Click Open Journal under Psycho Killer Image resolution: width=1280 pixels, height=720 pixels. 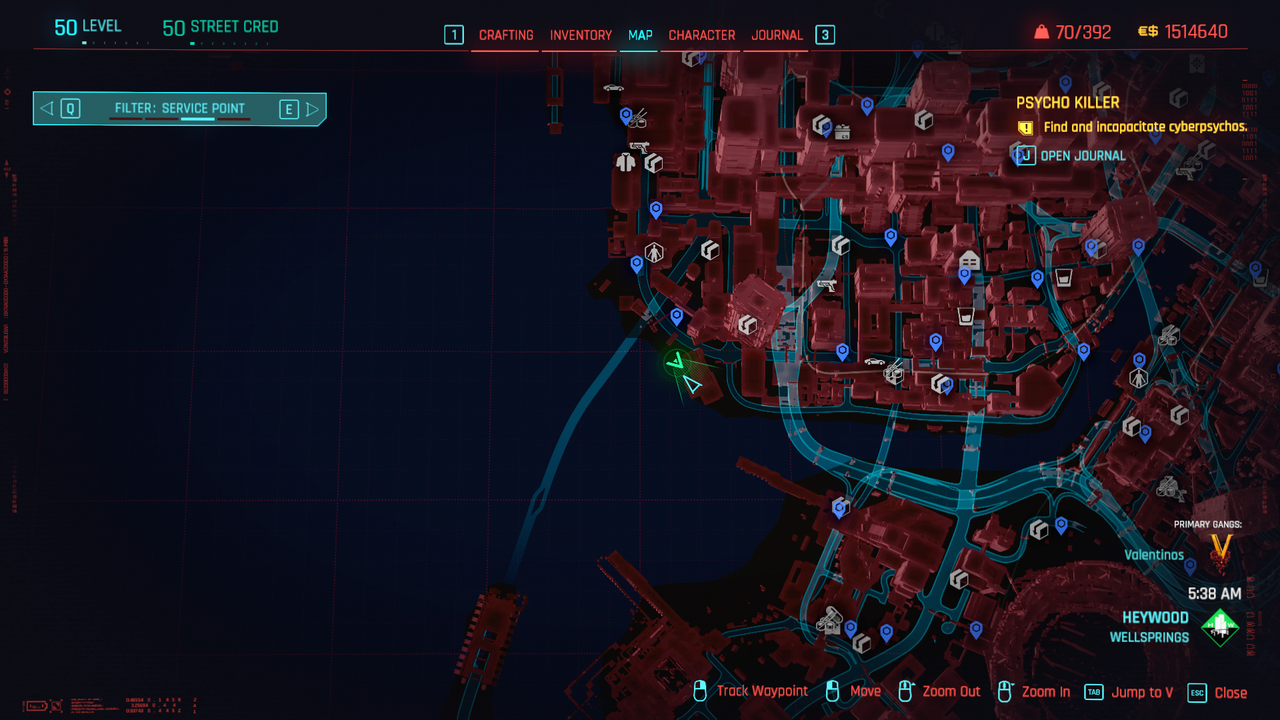[1082, 156]
